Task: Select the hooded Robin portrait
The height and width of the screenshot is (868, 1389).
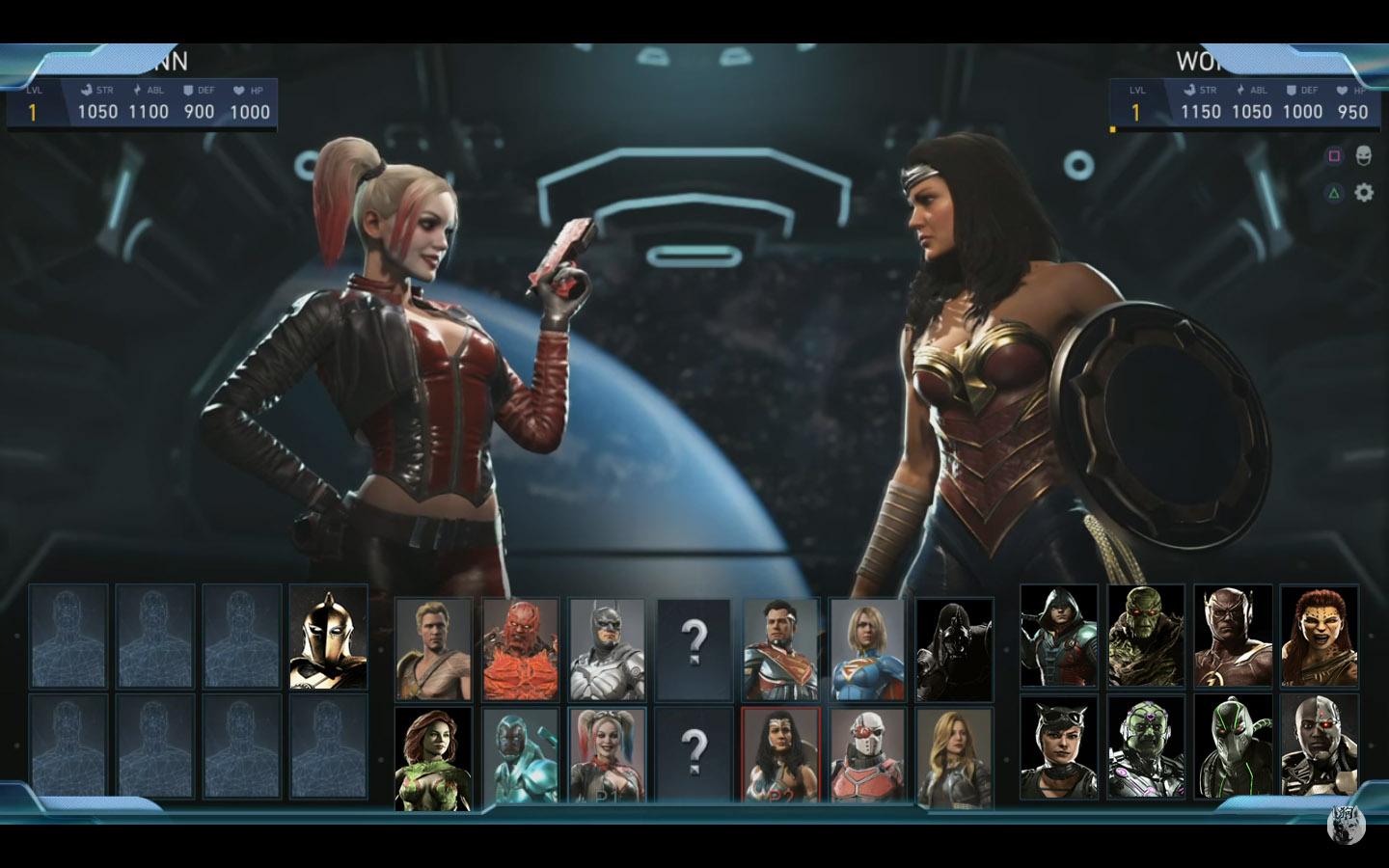Action: pos(1059,637)
